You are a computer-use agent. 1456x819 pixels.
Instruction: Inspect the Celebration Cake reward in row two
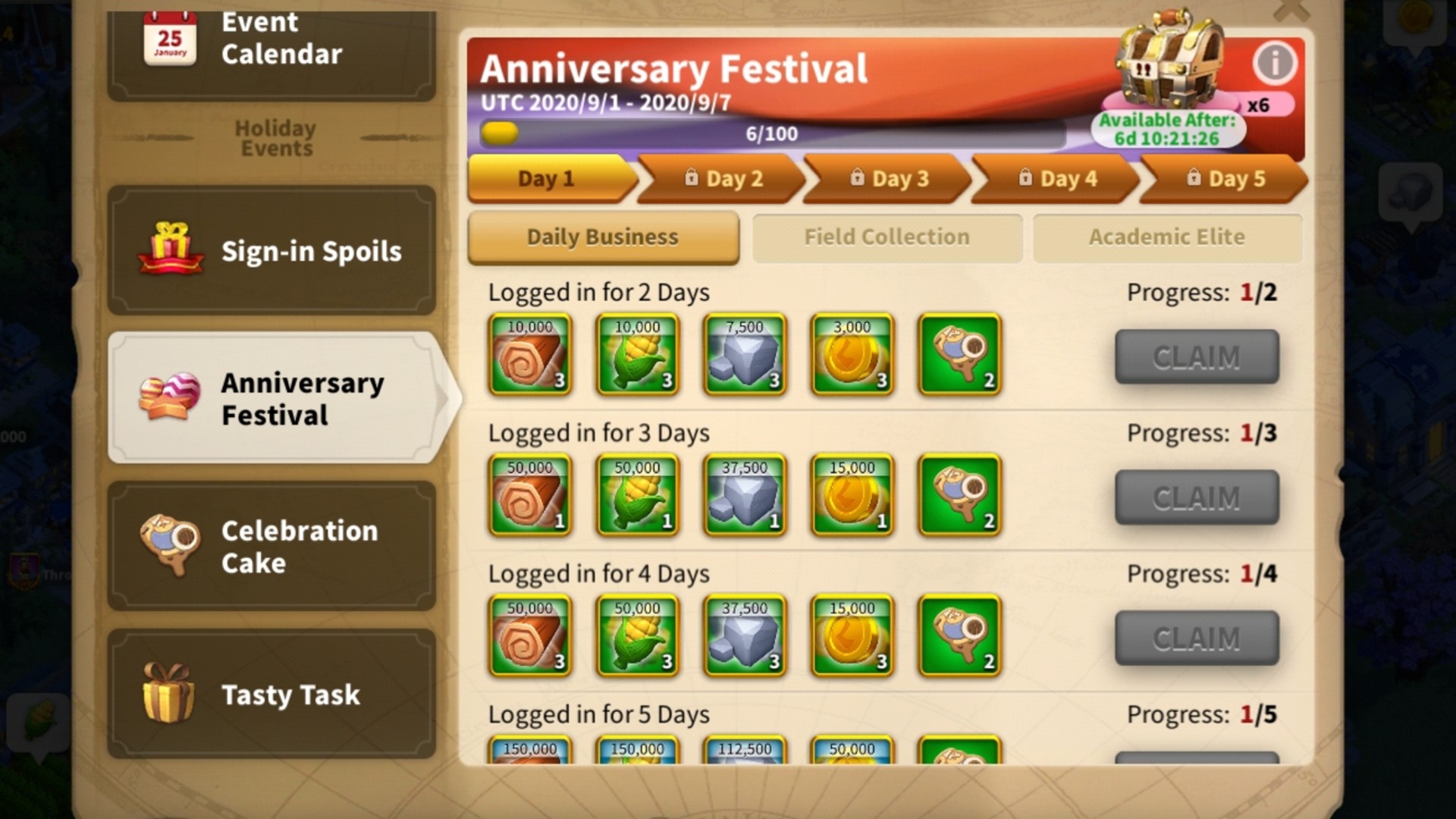pos(959,495)
